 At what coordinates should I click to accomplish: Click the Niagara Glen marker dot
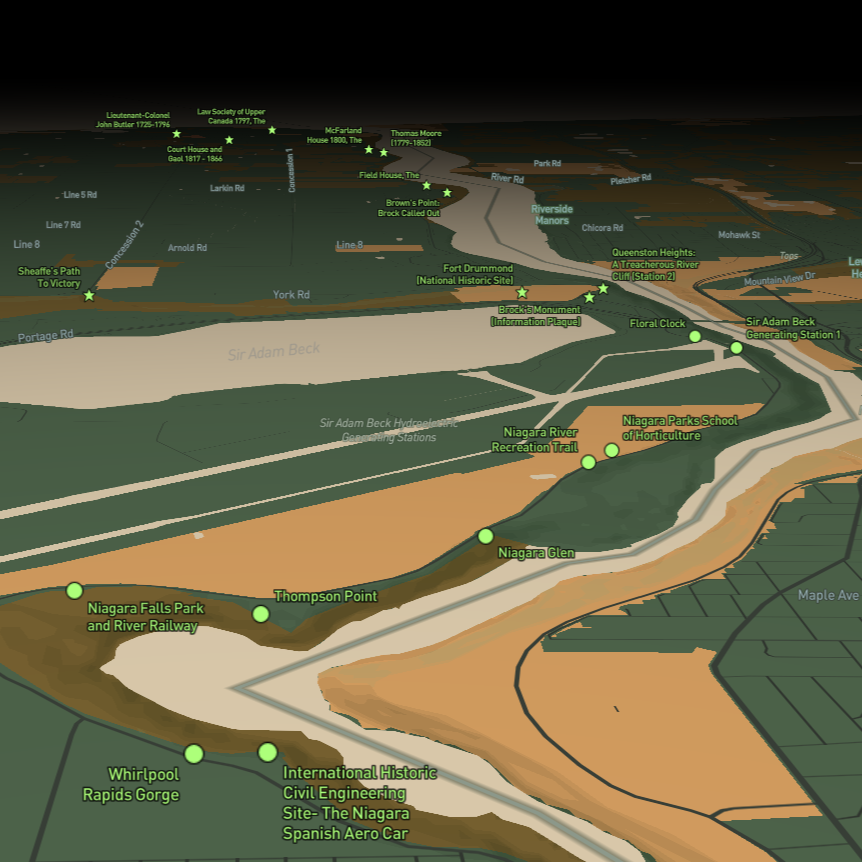point(486,536)
